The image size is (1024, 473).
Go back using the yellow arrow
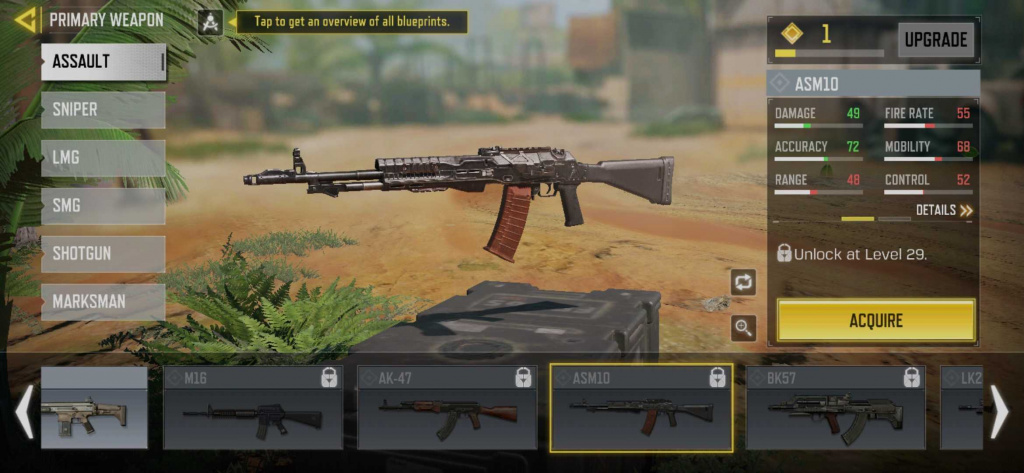26,19
